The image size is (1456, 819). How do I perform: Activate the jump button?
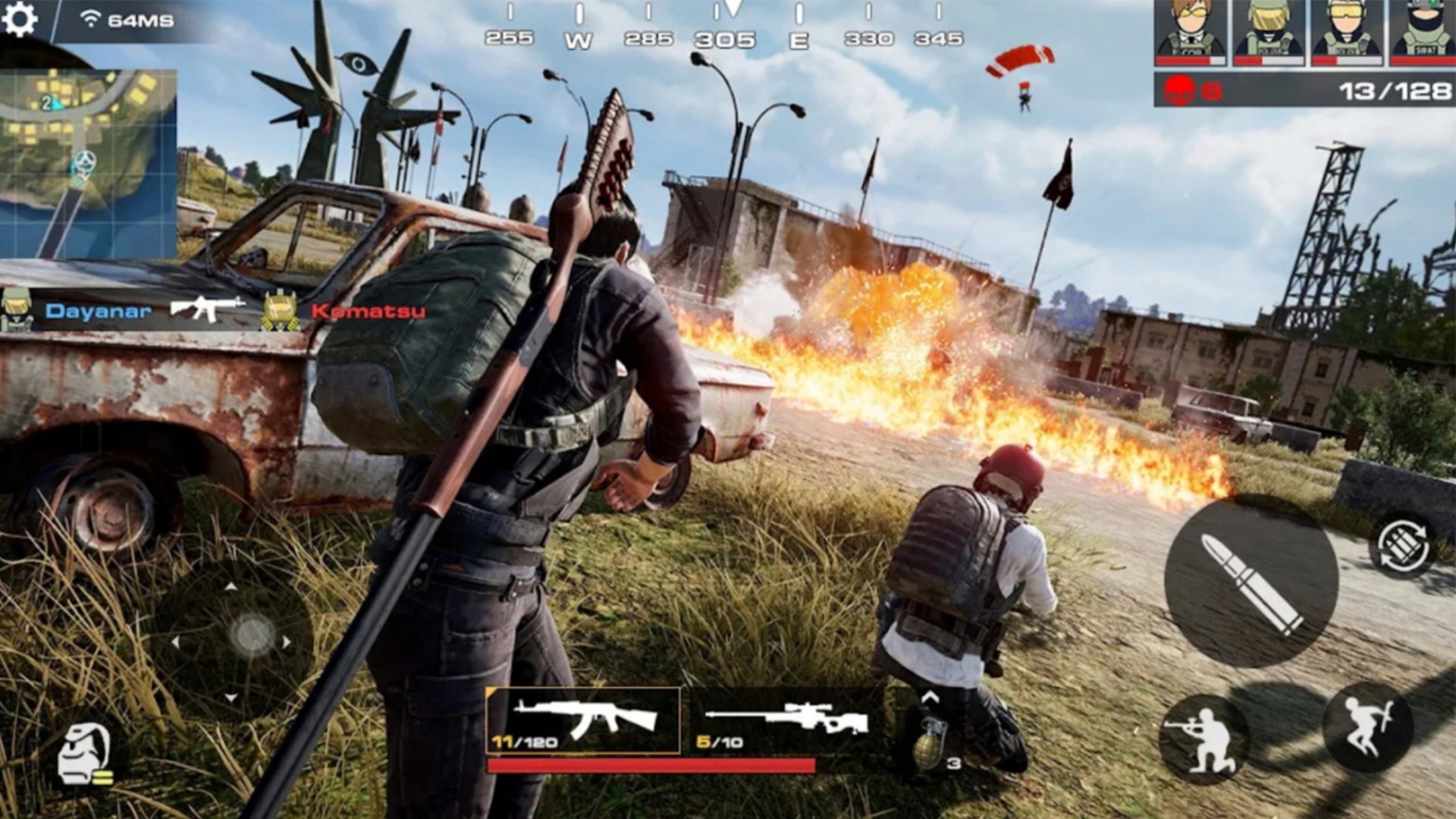point(1368,727)
